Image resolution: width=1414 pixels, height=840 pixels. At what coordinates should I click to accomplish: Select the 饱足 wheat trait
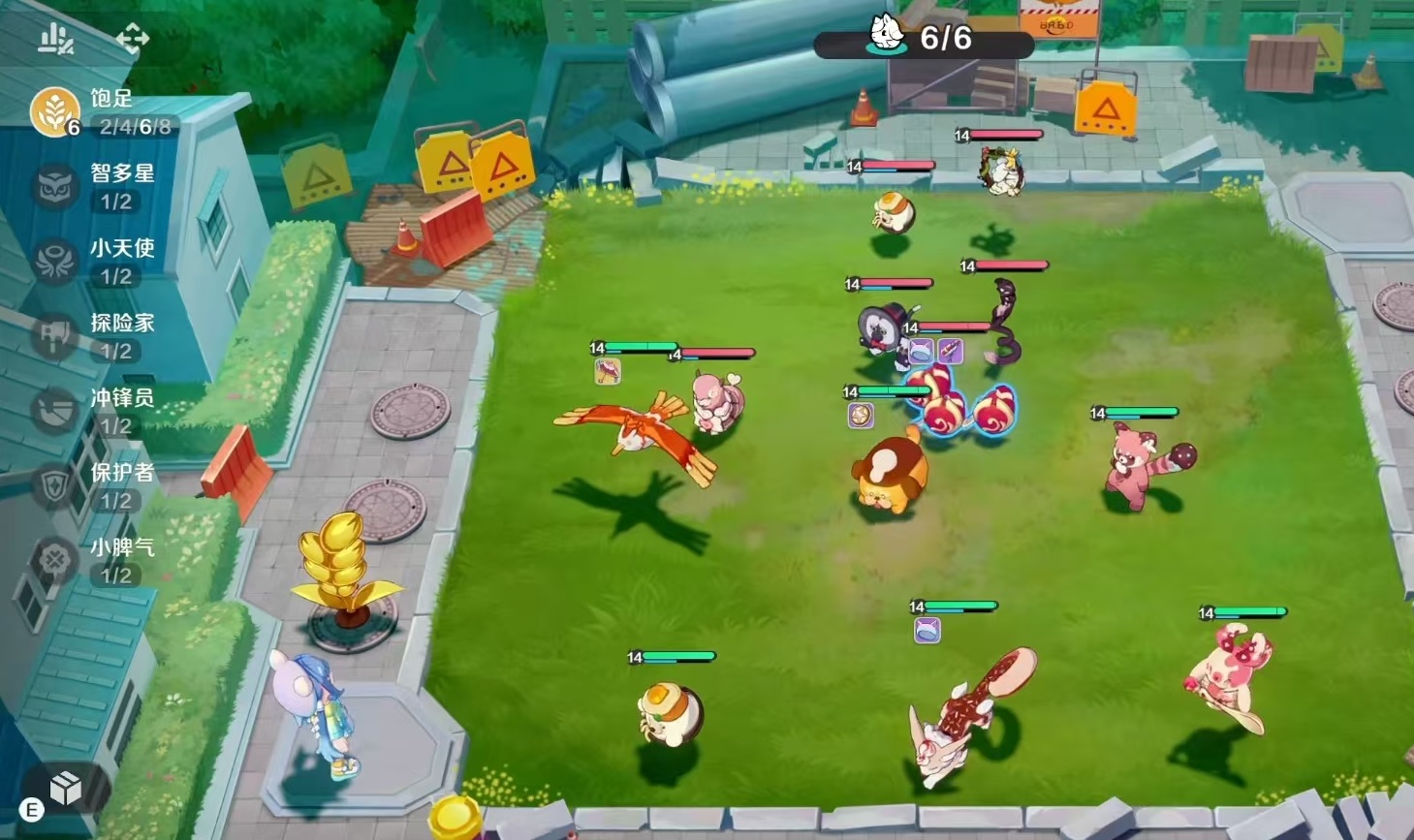coord(55,111)
